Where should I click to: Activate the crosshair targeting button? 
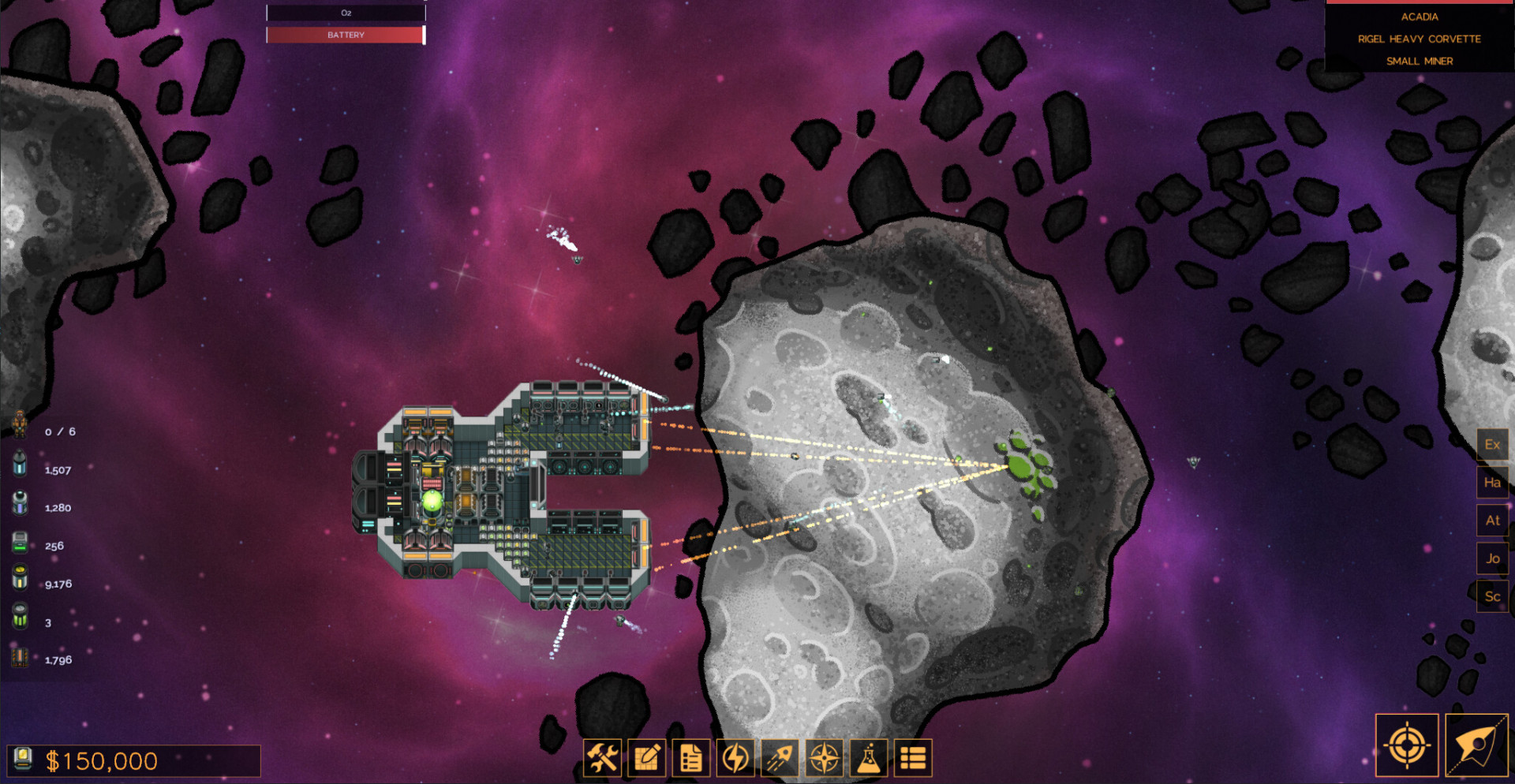[1407, 745]
